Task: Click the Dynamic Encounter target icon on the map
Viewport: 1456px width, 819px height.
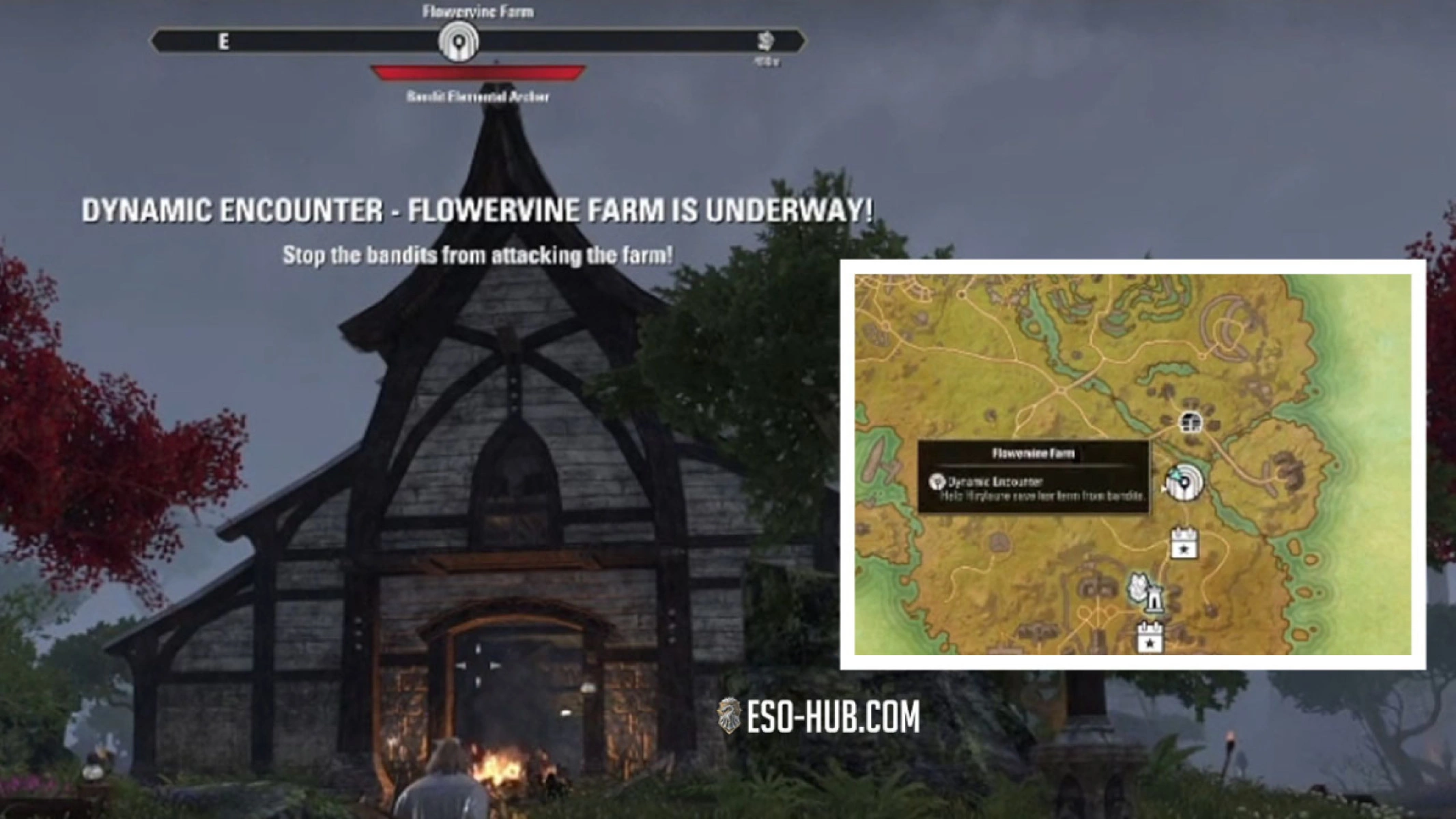Action: coord(1185,483)
